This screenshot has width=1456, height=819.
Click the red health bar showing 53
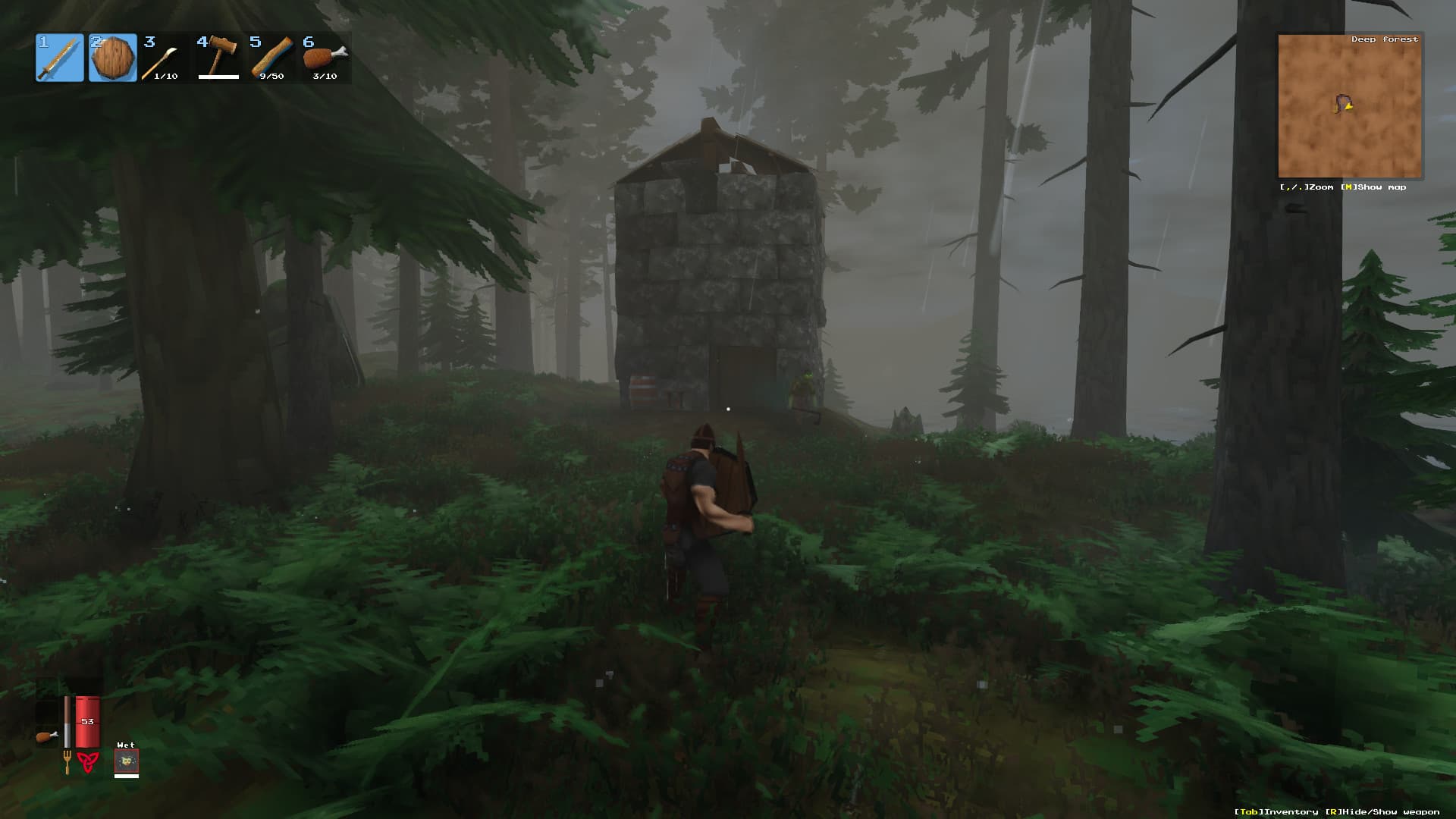click(86, 720)
